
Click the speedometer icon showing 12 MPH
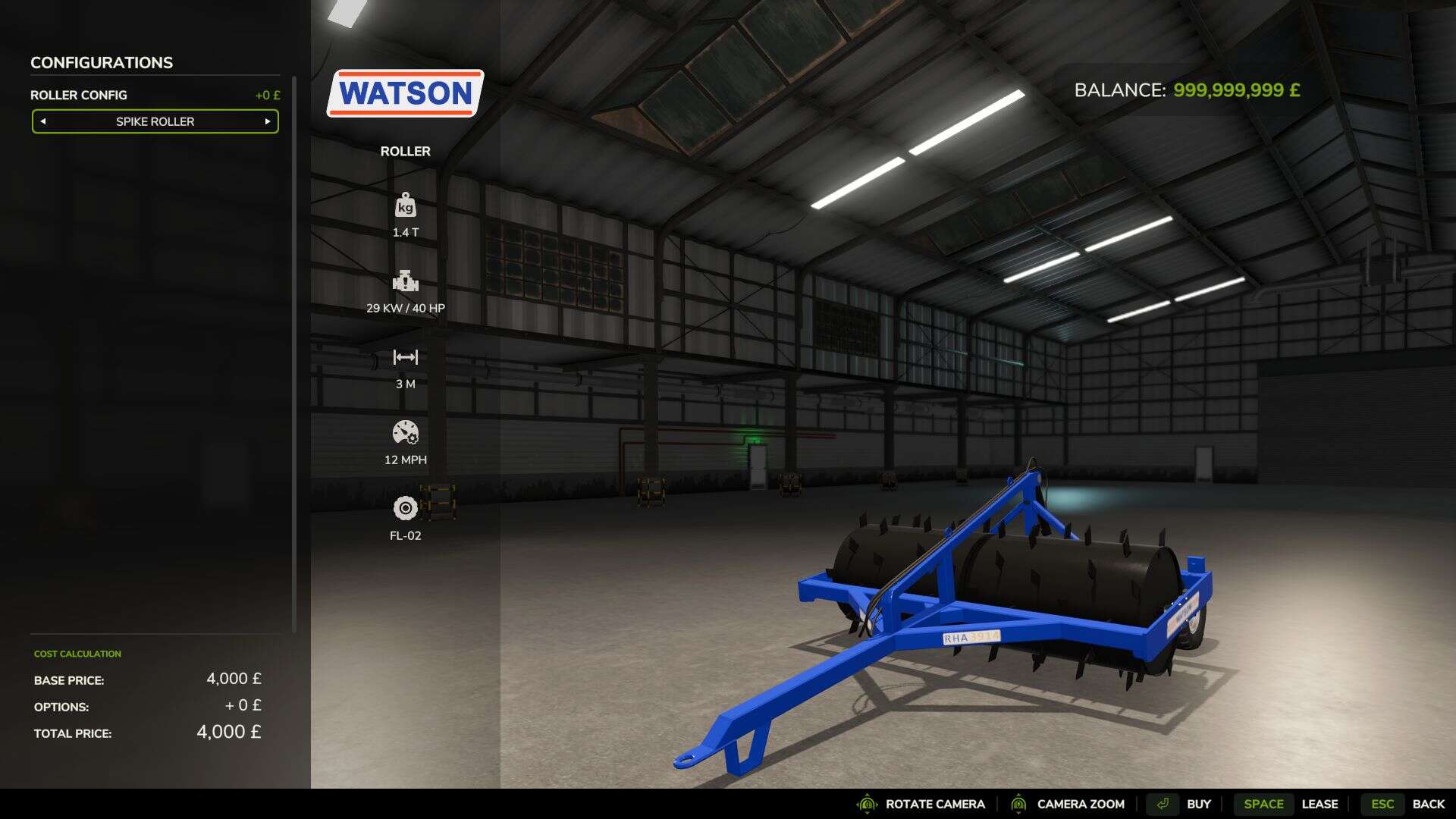tap(406, 434)
